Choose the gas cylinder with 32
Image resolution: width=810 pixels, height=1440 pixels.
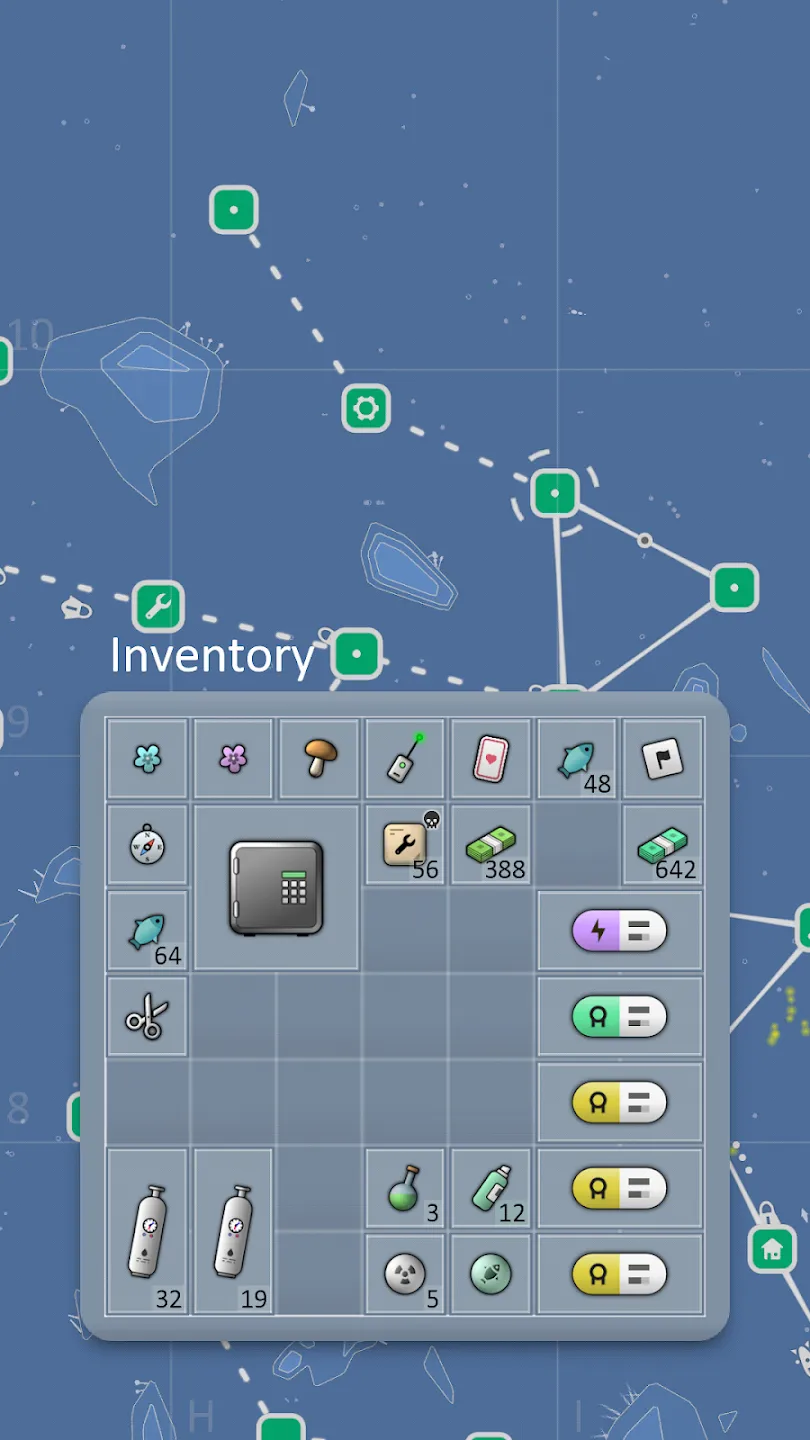pyautogui.click(x=147, y=1231)
